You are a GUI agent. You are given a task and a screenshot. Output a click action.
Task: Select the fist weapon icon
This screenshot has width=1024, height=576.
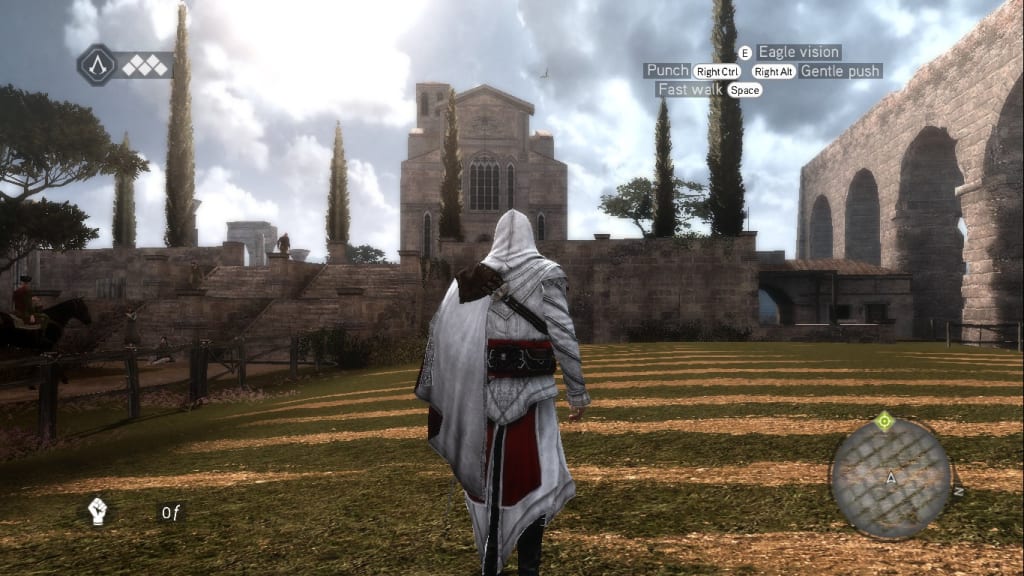pyautogui.click(x=97, y=511)
